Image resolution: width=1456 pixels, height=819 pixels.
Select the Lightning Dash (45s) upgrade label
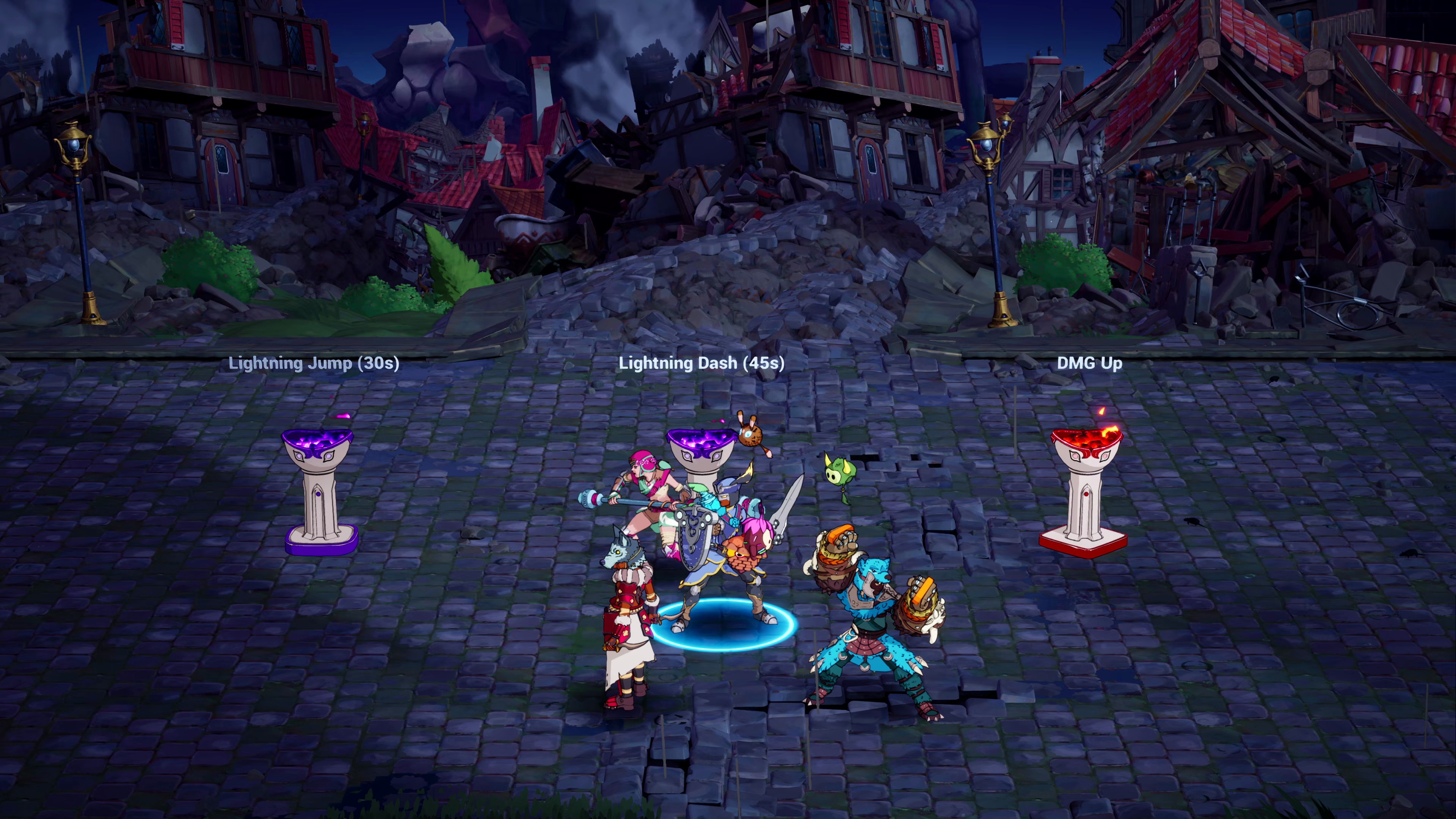click(x=701, y=363)
